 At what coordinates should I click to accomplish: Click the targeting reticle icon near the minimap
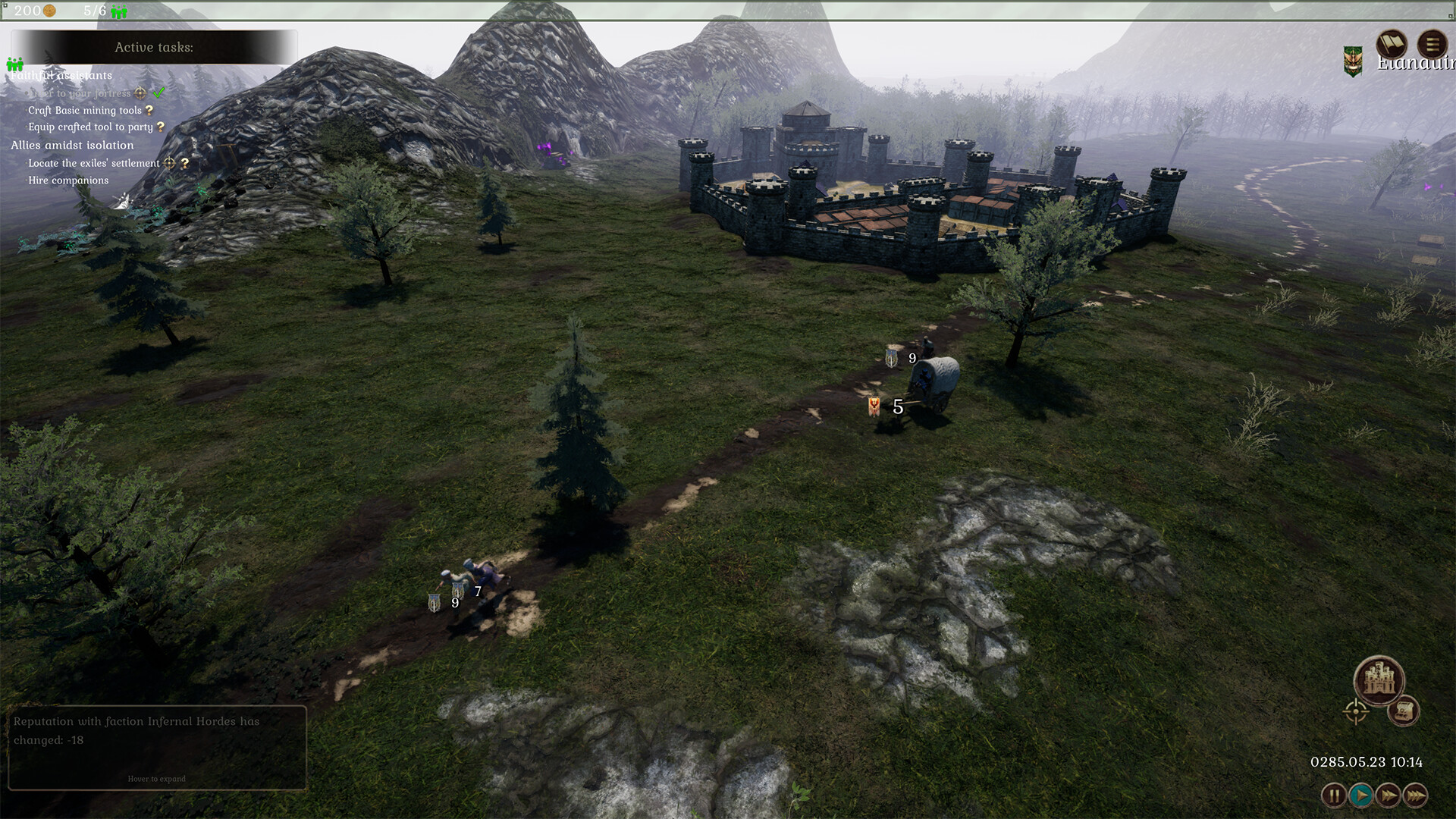click(x=1356, y=711)
